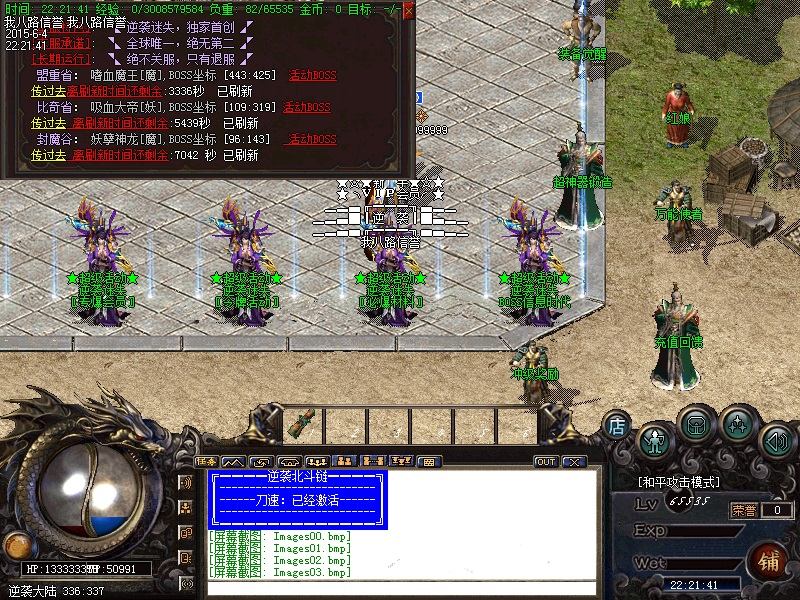Open the 任务 quest button
Screen dimensions: 800x600
point(207,462)
